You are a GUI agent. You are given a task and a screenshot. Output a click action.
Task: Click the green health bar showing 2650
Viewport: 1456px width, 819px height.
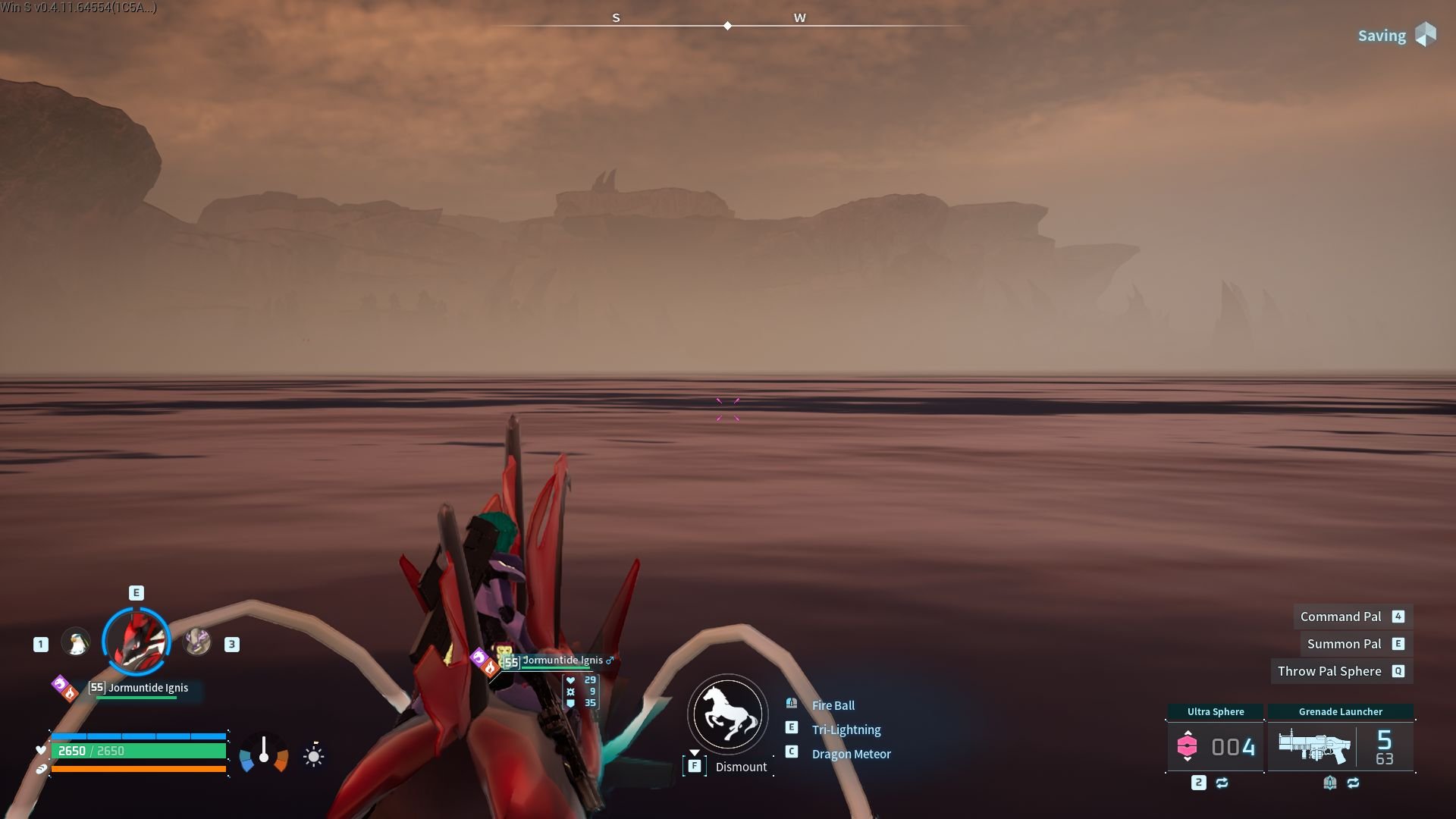pyautogui.click(x=141, y=750)
